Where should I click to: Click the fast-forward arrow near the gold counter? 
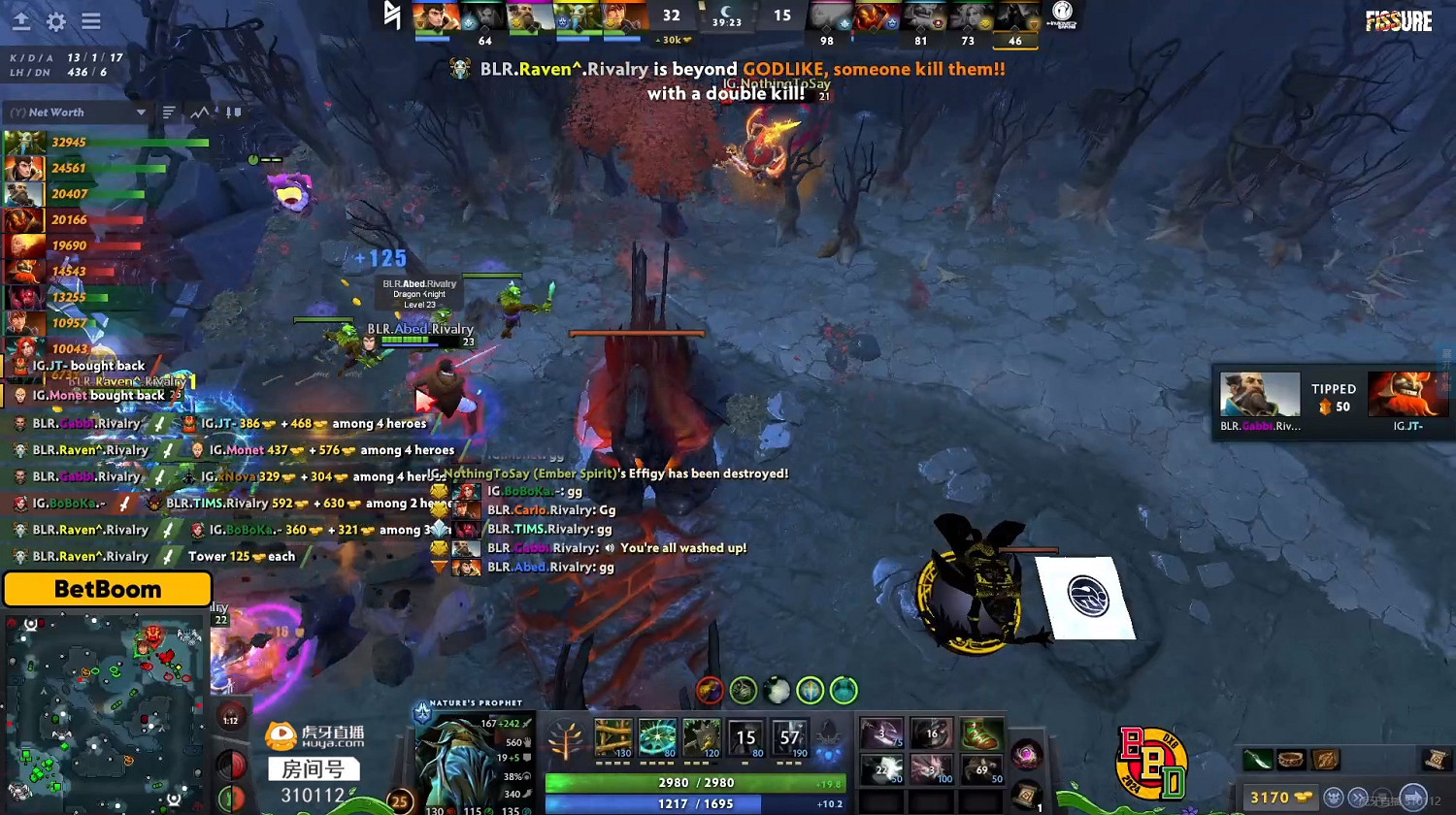click(1358, 797)
